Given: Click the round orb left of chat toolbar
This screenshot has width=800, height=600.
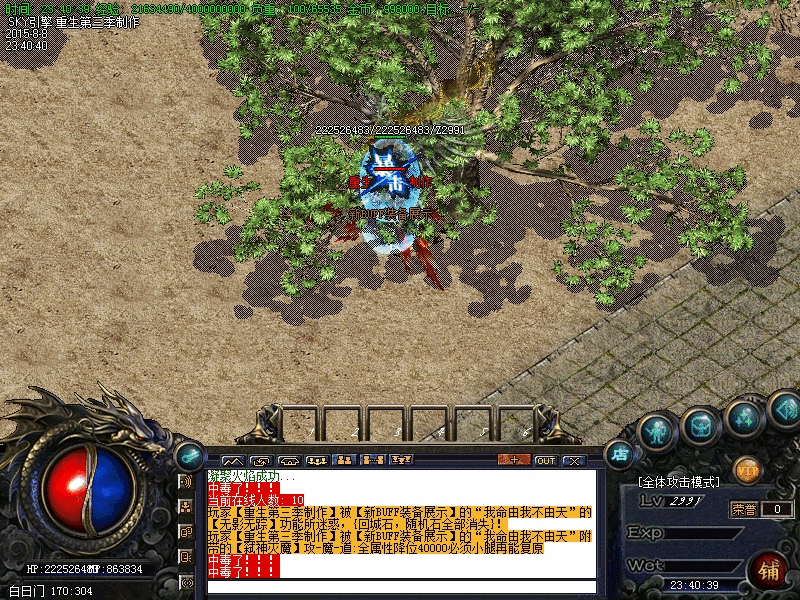Looking at the screenshot, I should click(188, 454).
